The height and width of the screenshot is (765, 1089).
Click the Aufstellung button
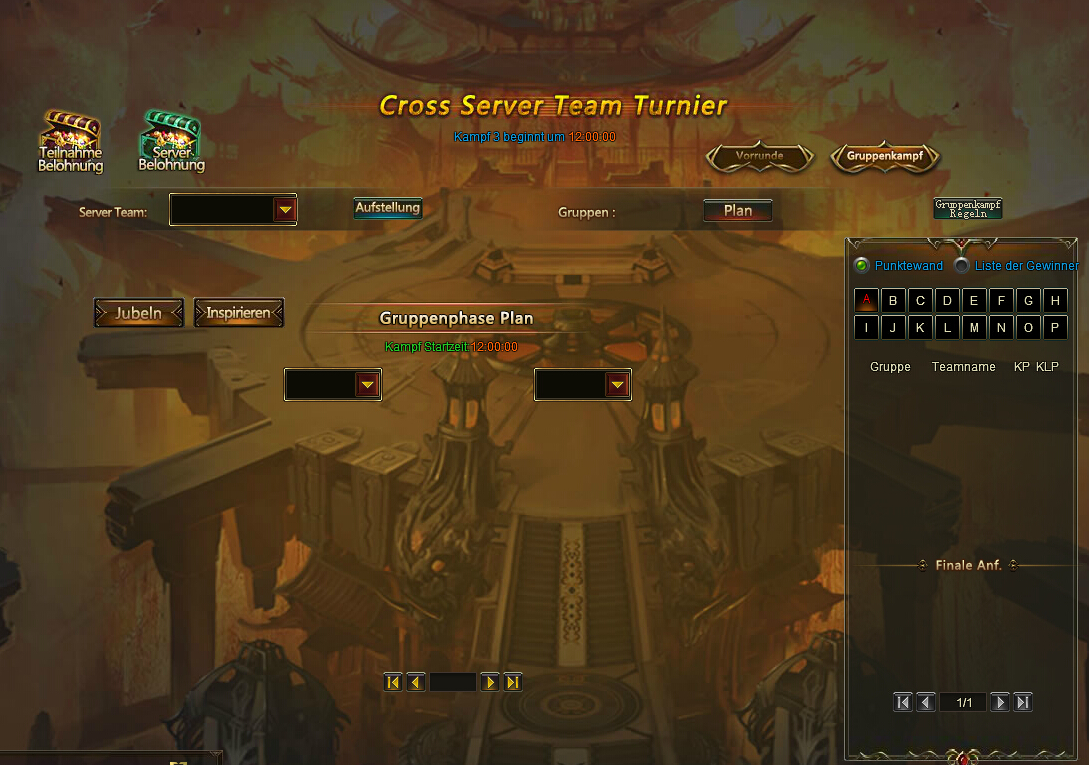[387, 208]
